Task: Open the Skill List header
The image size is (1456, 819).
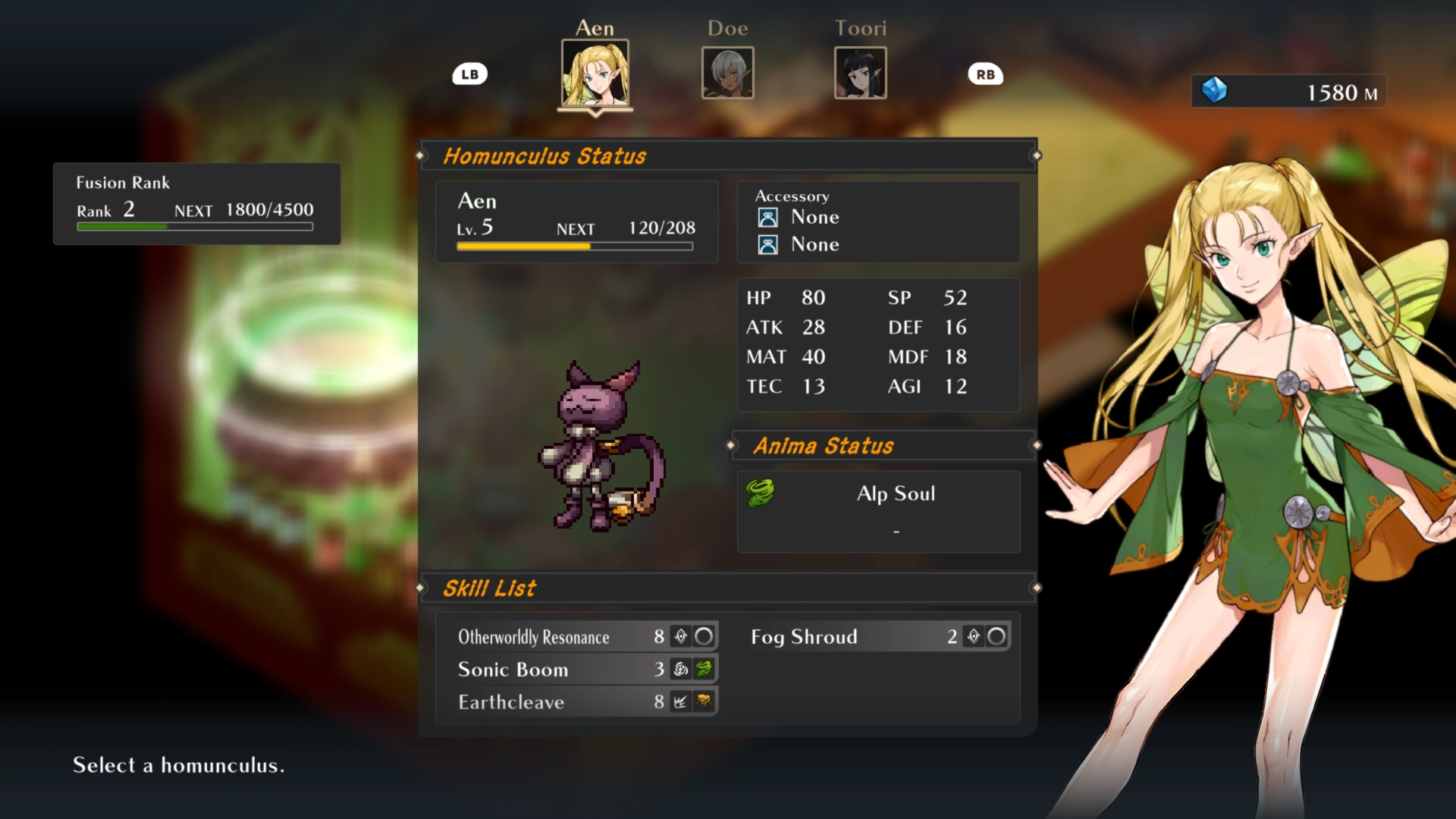Action: tap(490, 588)
